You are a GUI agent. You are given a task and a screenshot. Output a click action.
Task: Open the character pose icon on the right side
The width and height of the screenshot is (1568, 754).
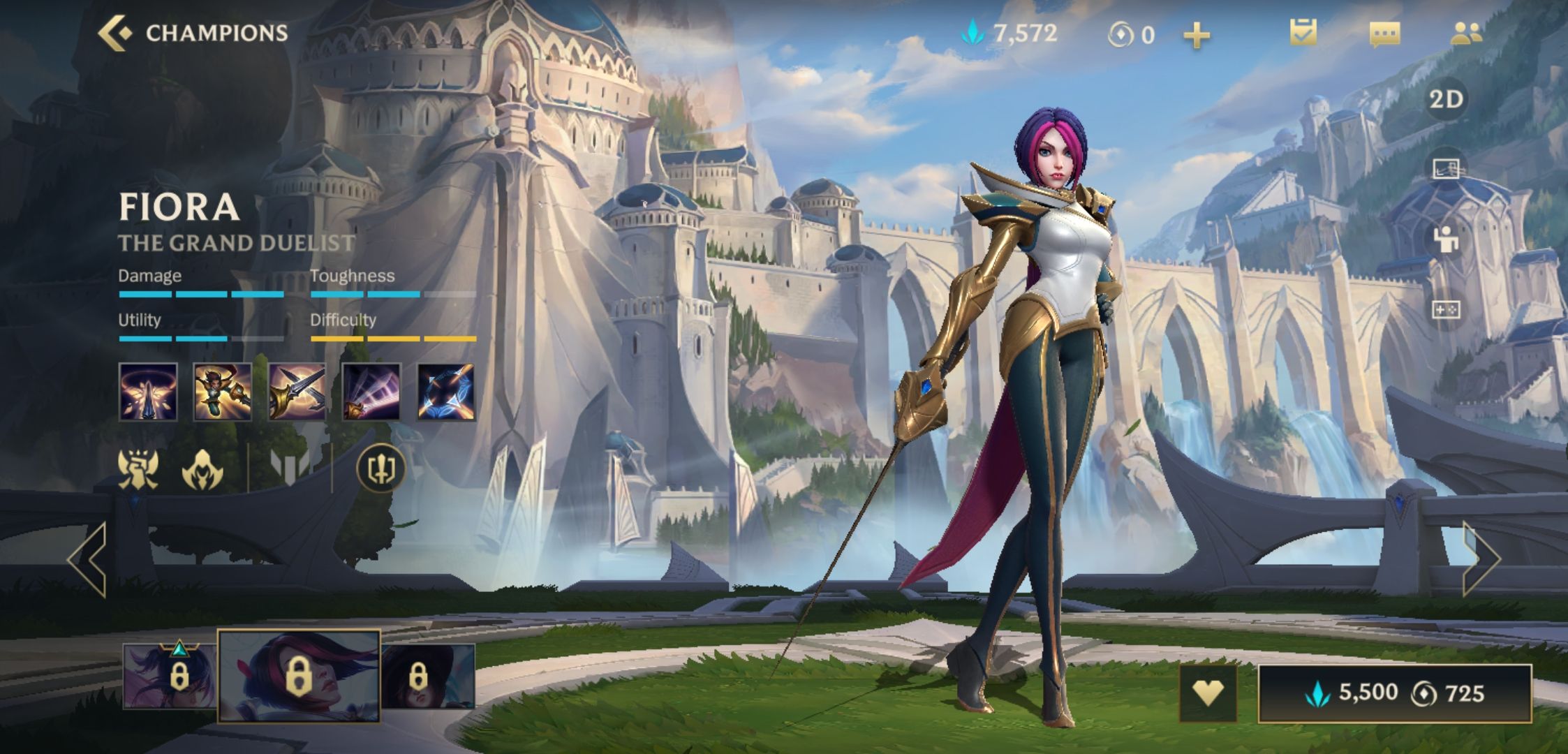(1446, 239)
